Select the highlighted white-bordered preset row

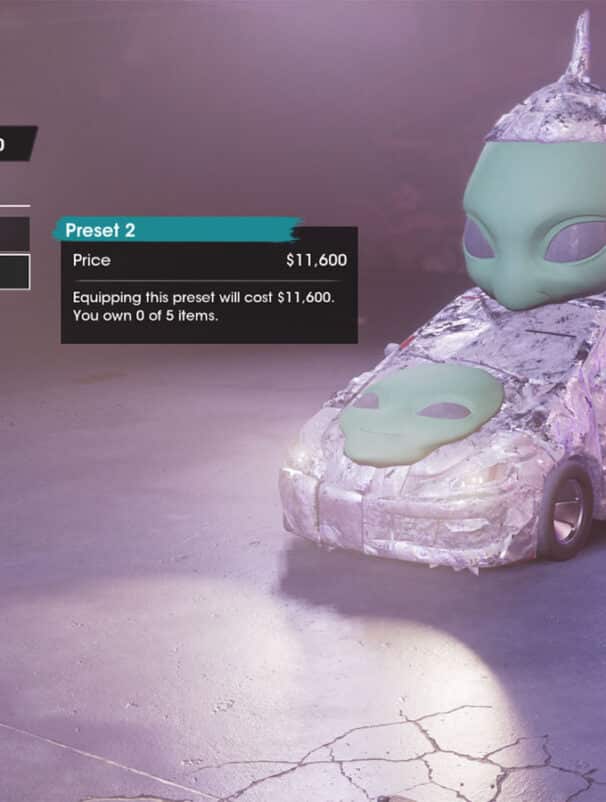point(14,272)
